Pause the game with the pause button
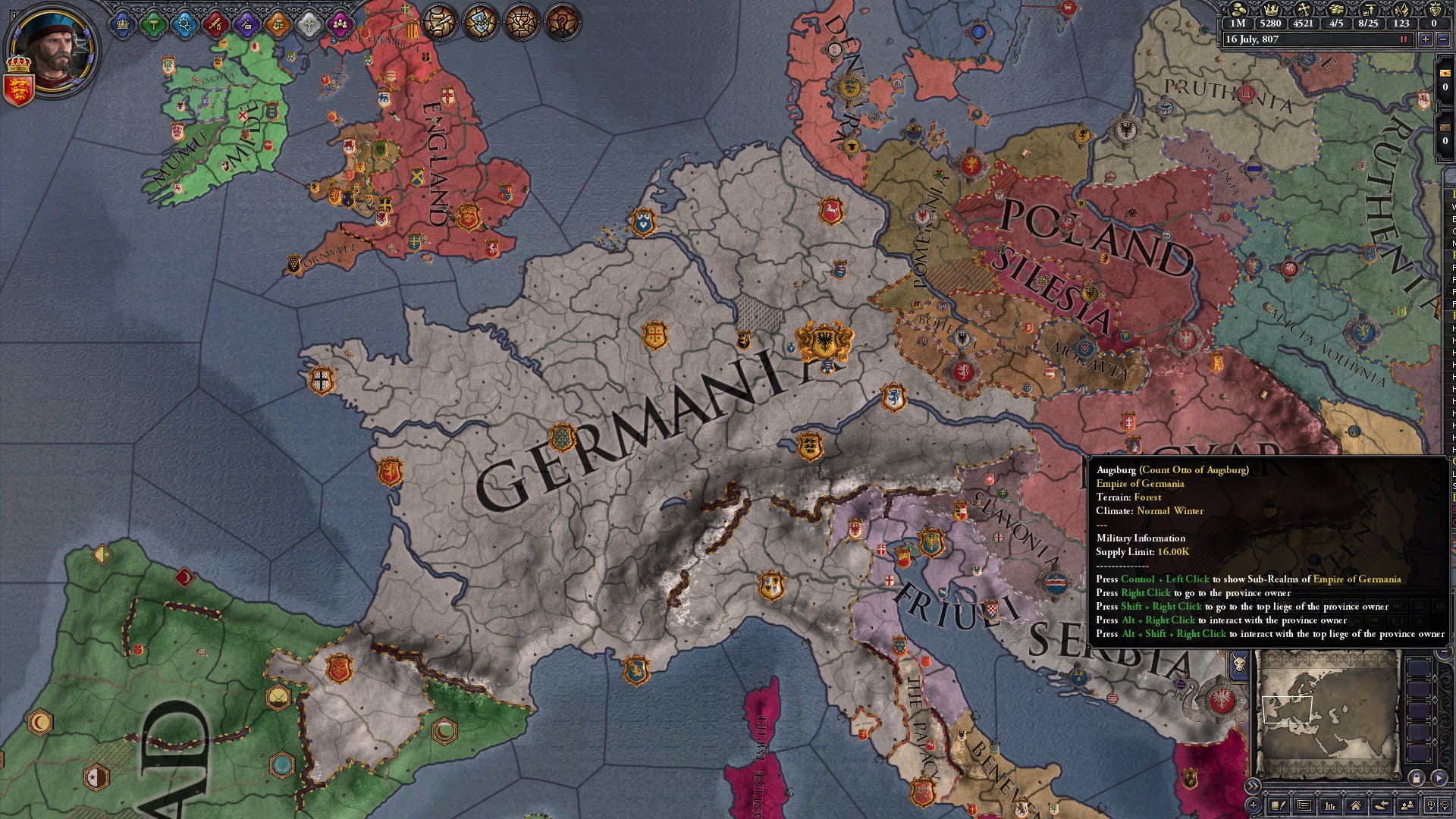 pyautogui.click(x=1404, y=39)
